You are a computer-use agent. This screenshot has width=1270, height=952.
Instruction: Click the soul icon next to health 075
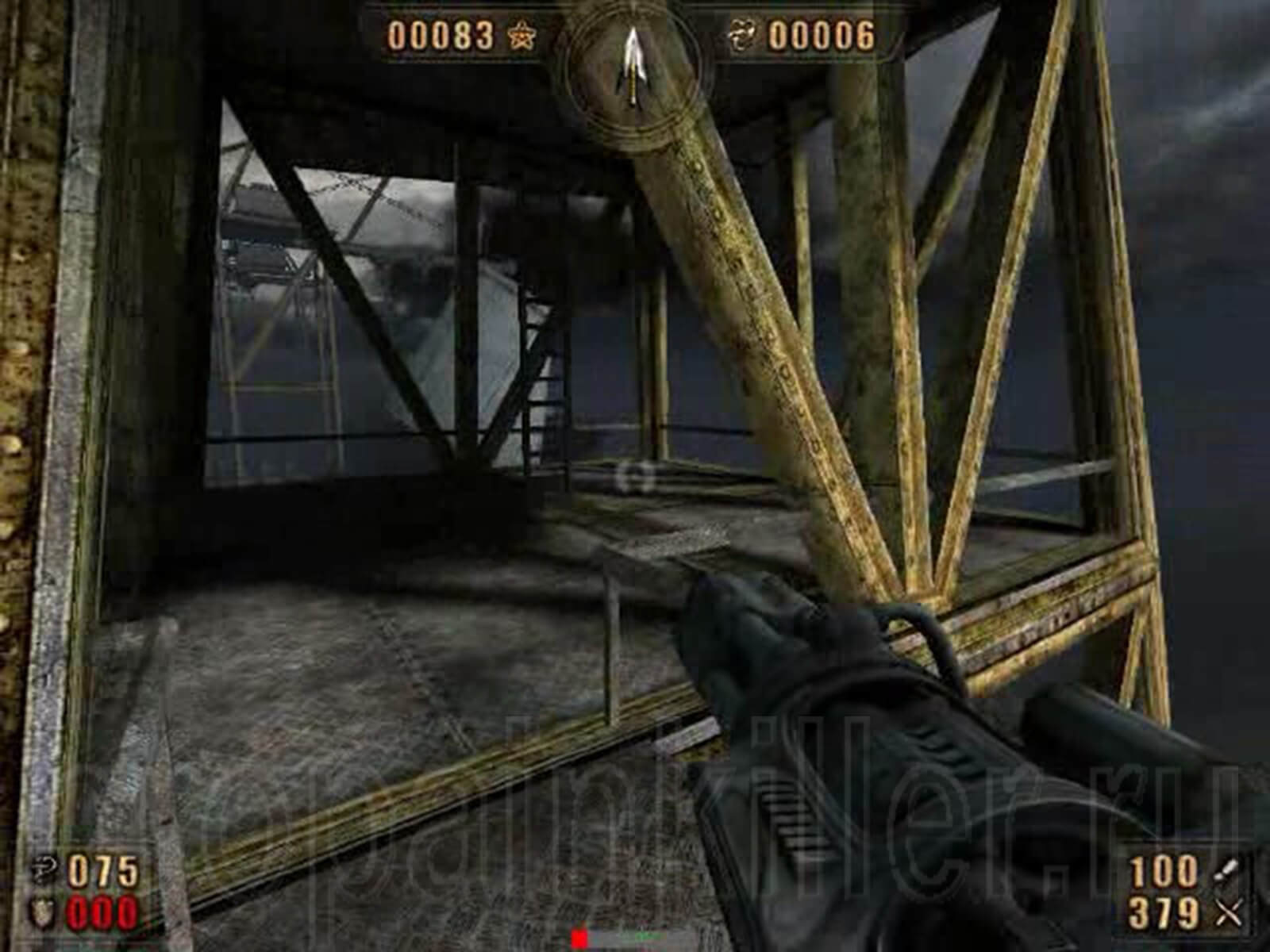[x=44, y=866]
